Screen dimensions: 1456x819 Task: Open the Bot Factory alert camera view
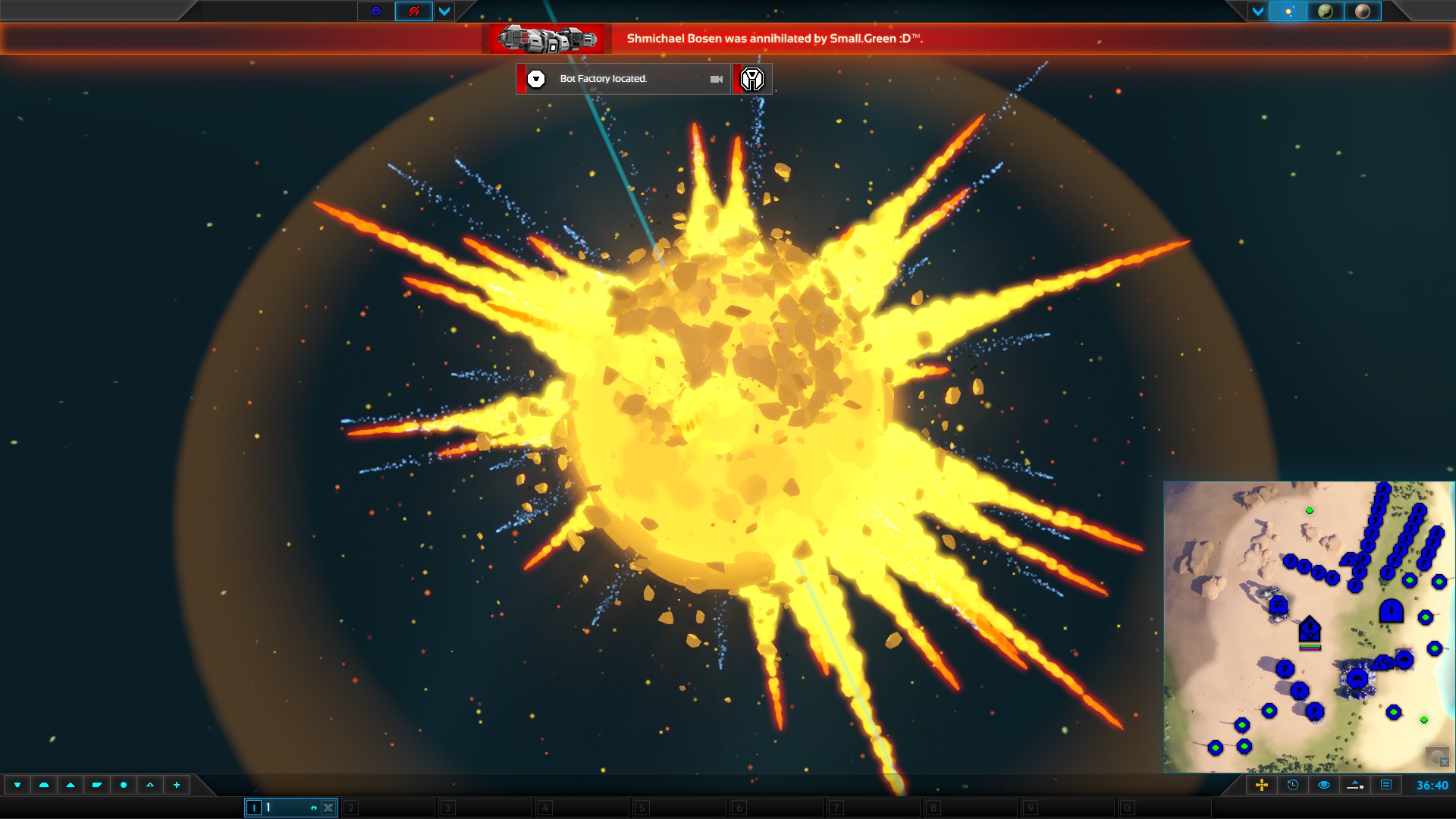(717, 79)
